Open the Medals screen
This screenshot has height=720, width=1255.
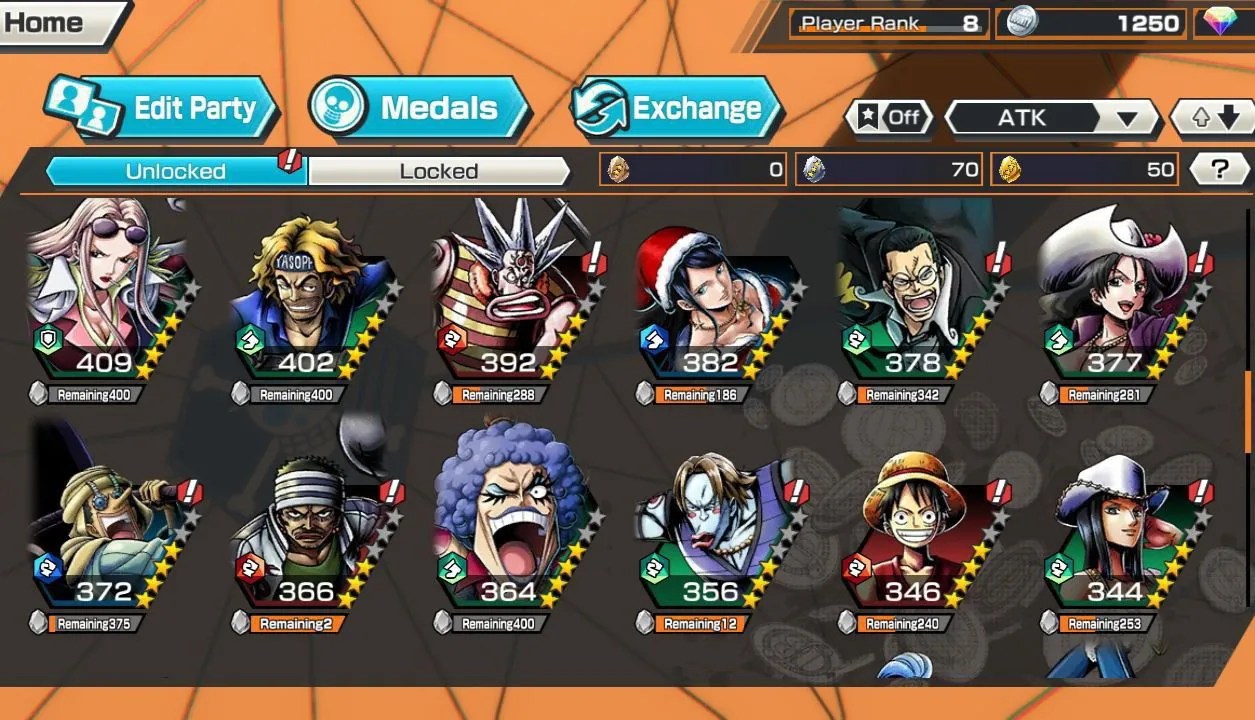pos(418,108)
